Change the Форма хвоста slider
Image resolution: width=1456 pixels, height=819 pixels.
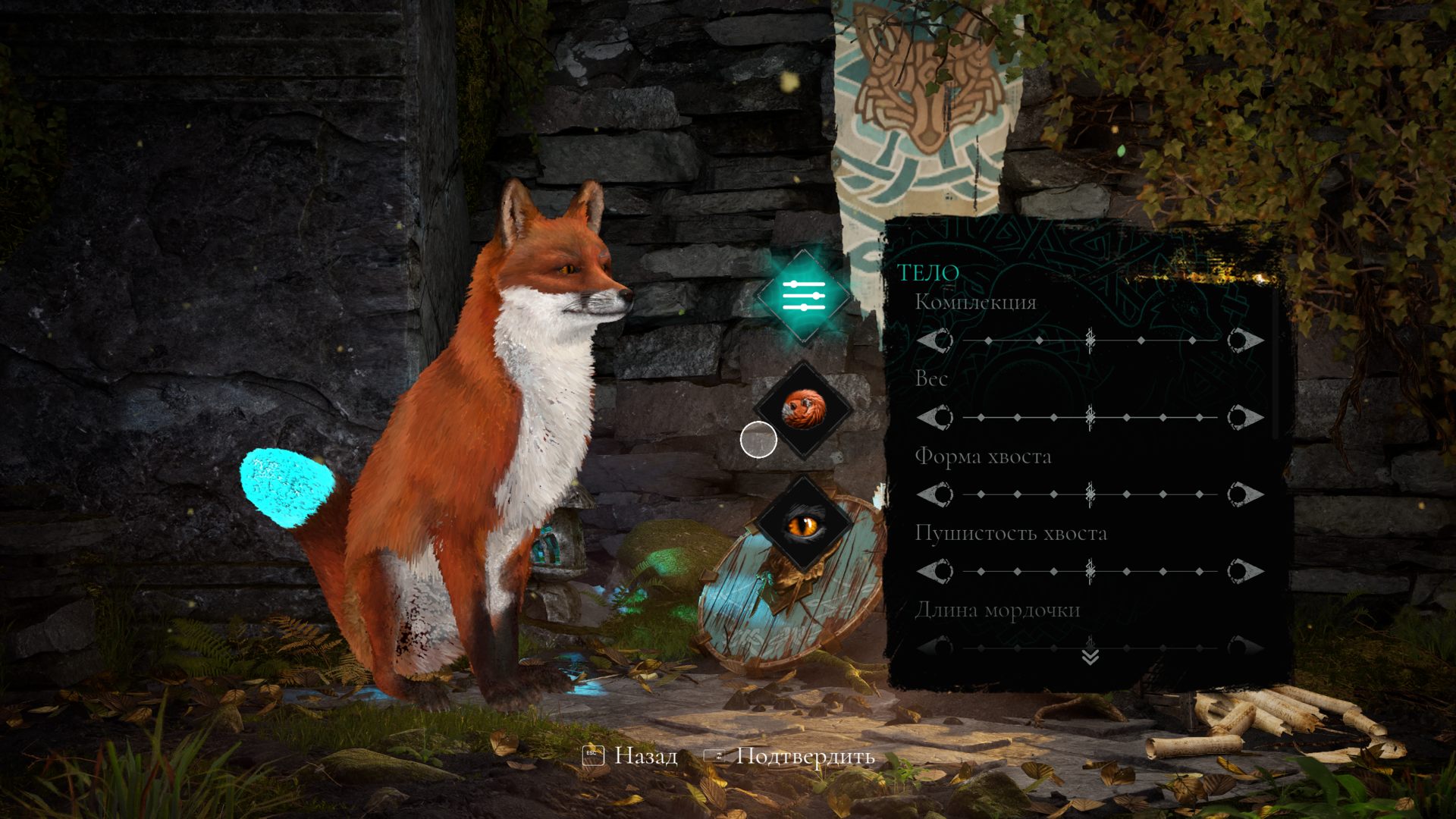tap(1090, 494)
